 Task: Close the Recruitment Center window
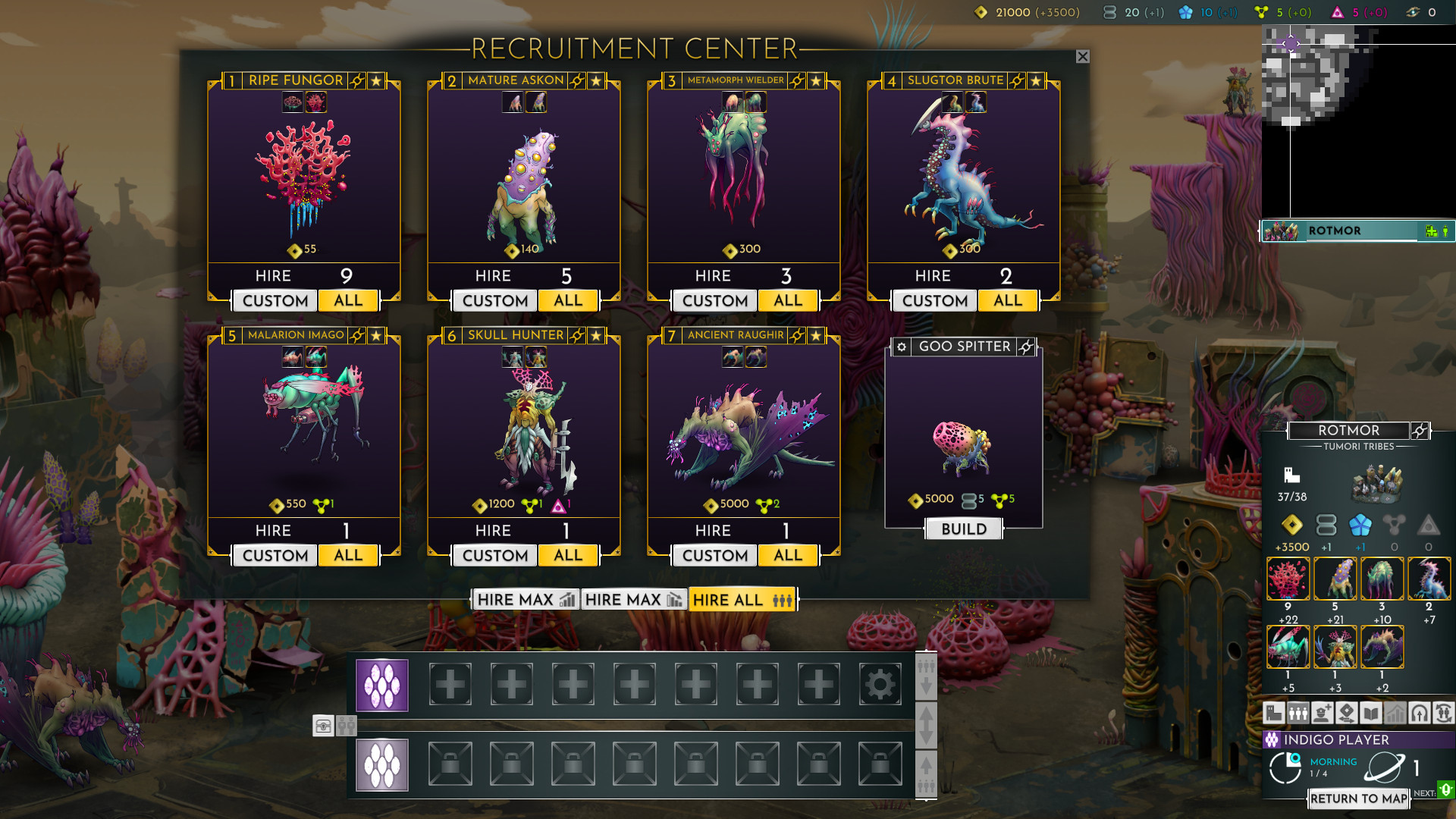1082,57
